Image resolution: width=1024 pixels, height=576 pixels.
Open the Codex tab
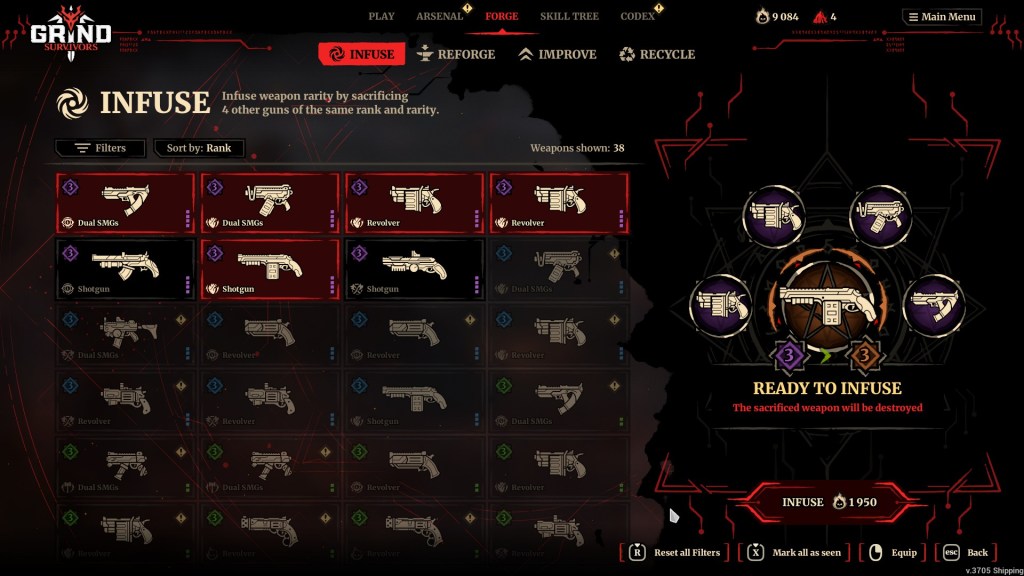coord(637,16)
